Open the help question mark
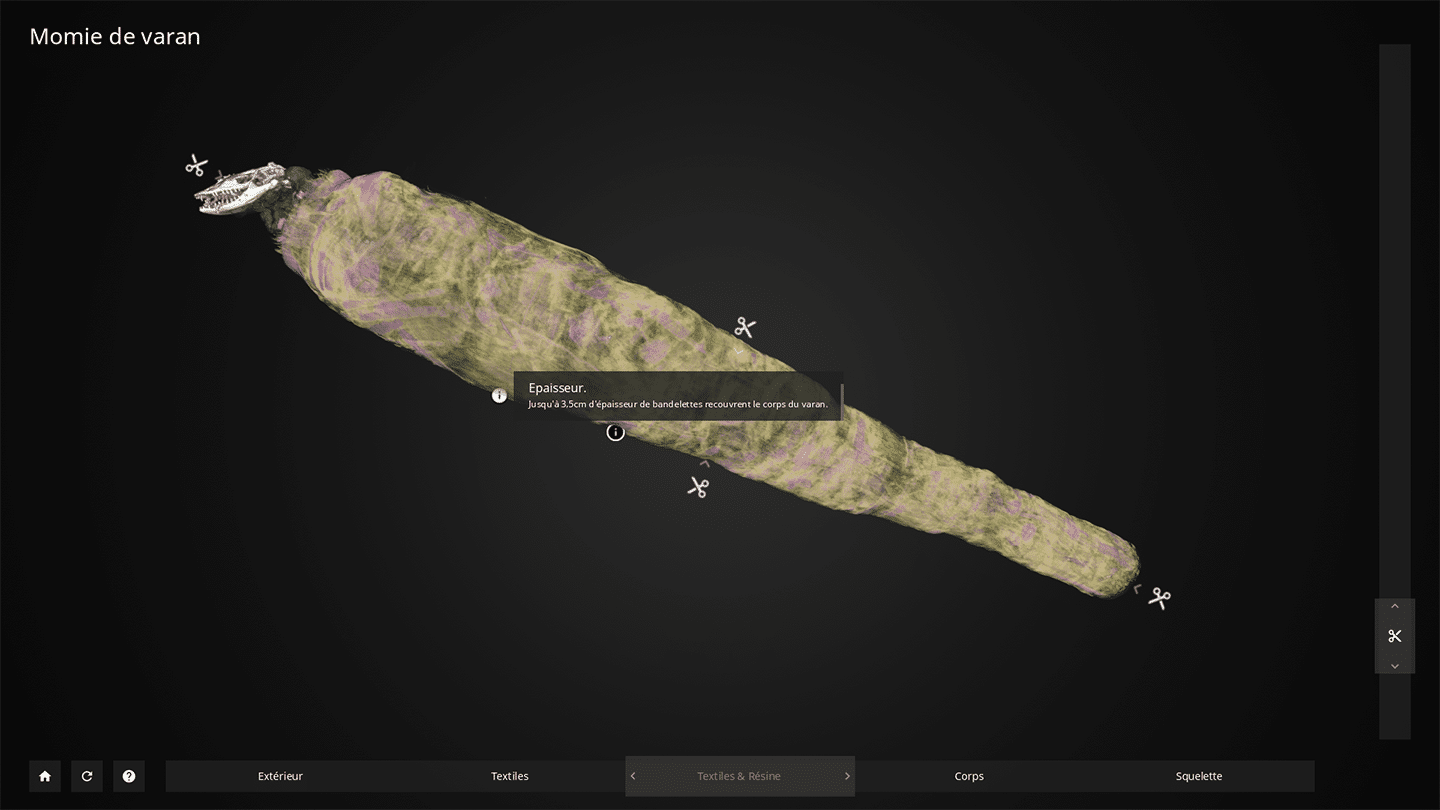The image size is (1440, 810). pyautogui.click(x=129, y=776)
